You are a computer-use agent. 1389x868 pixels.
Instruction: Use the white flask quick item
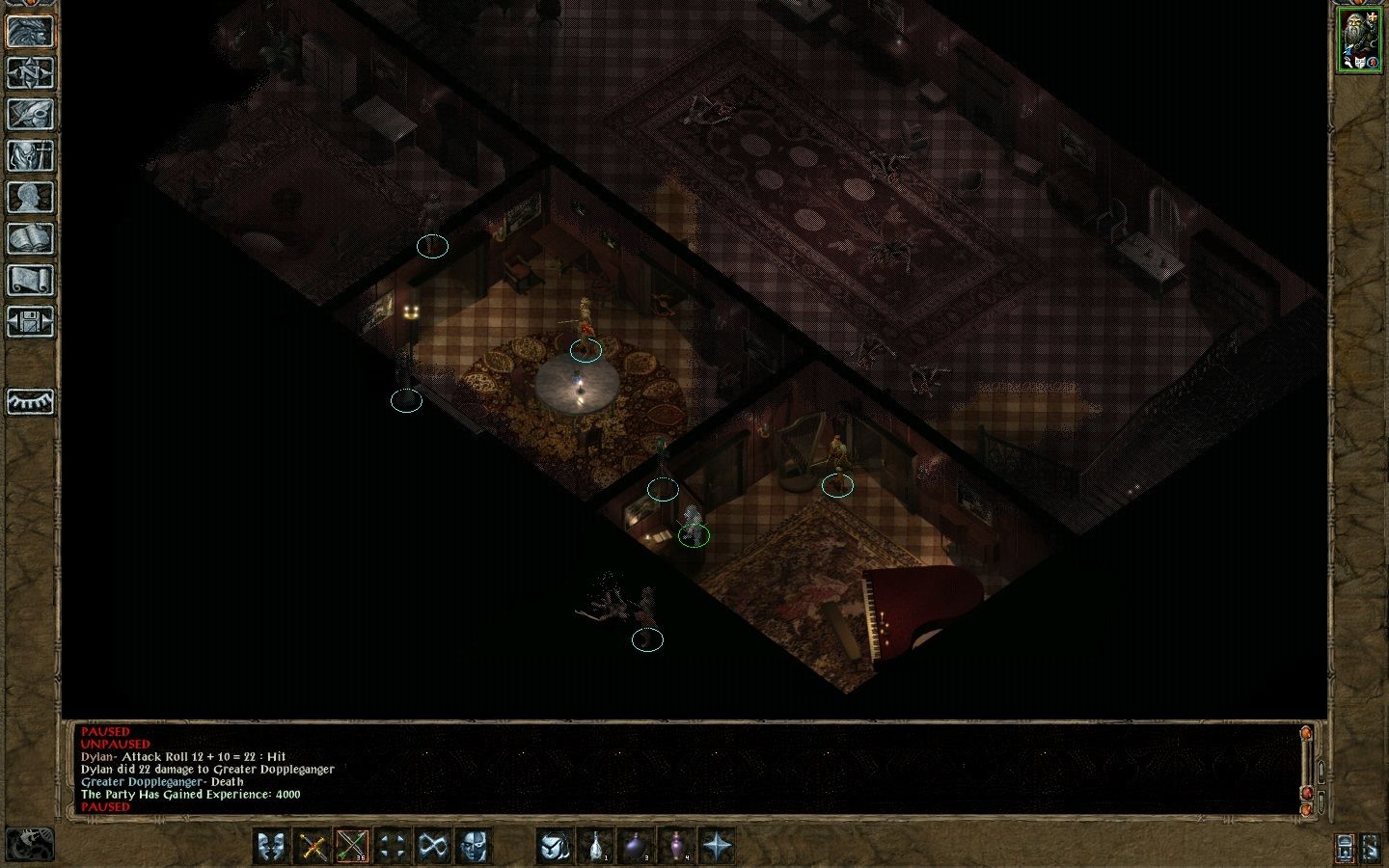click(x=597, y=846)
